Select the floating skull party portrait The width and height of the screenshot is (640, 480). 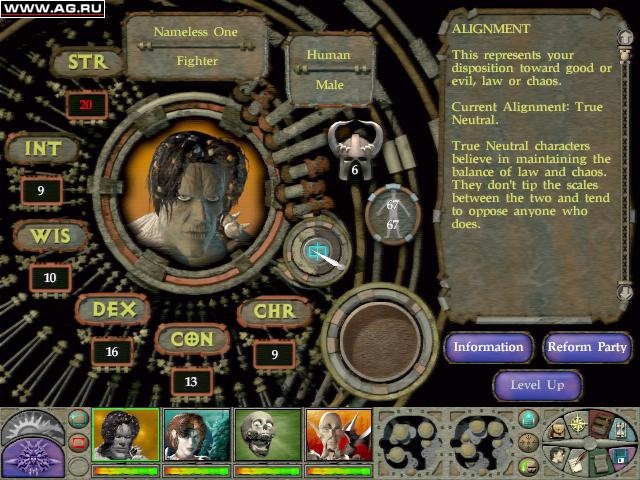click(x=267, y=434)
